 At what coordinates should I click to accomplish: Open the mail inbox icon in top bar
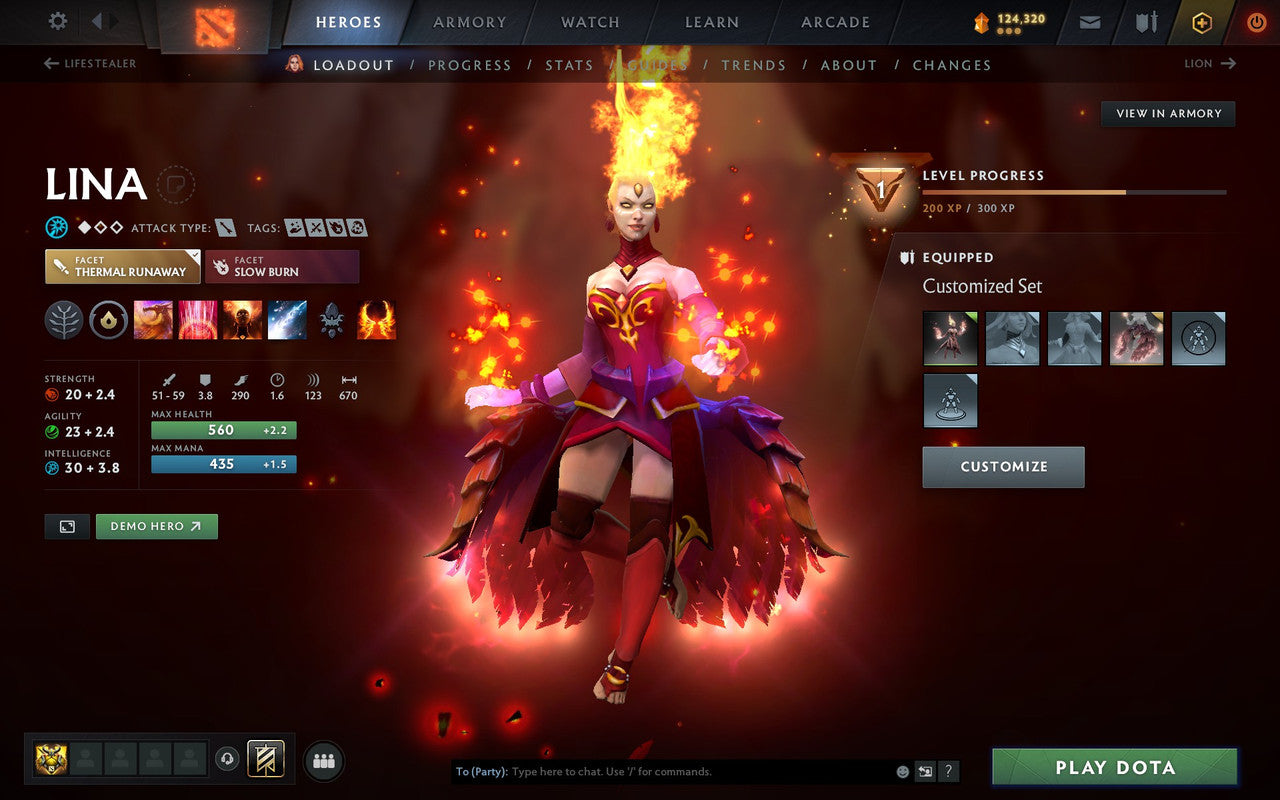1089,21
